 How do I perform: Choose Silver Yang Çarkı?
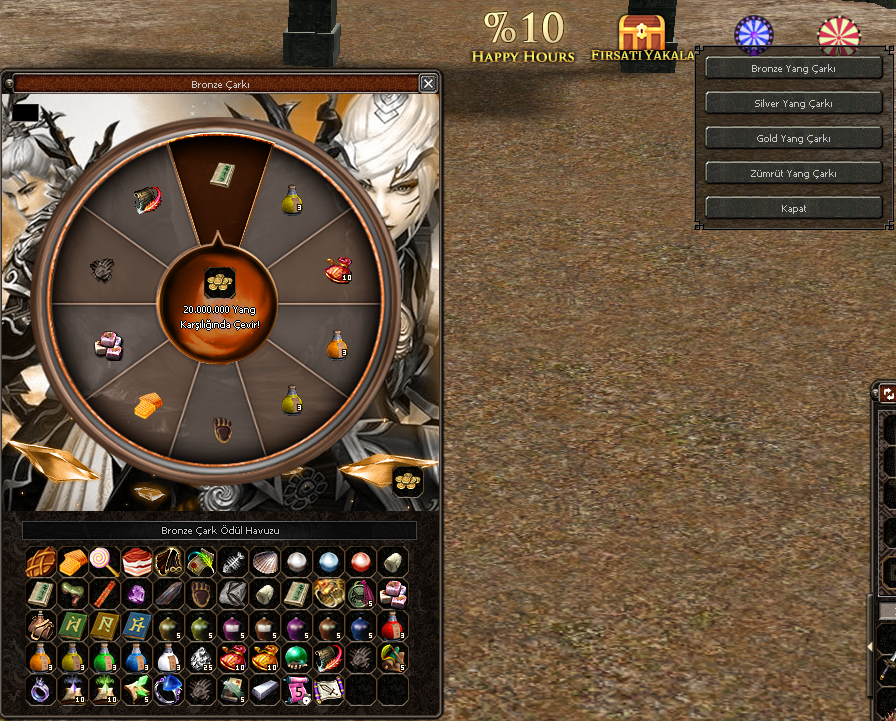[793, 103]
